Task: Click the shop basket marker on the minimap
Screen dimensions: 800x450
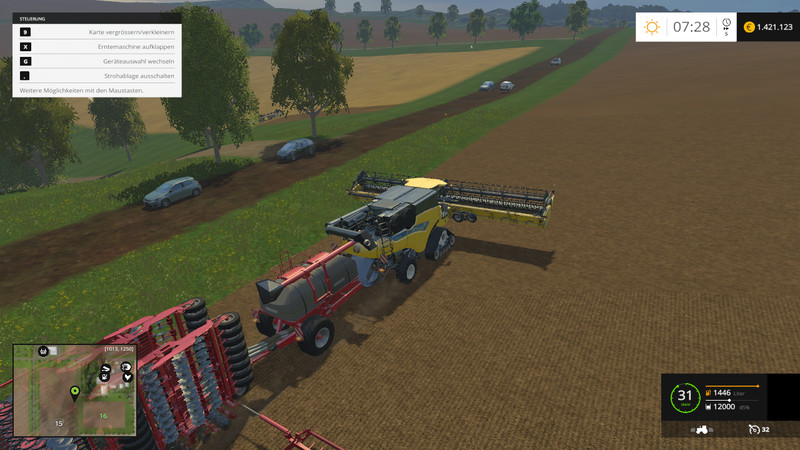Action: [43, 352]
